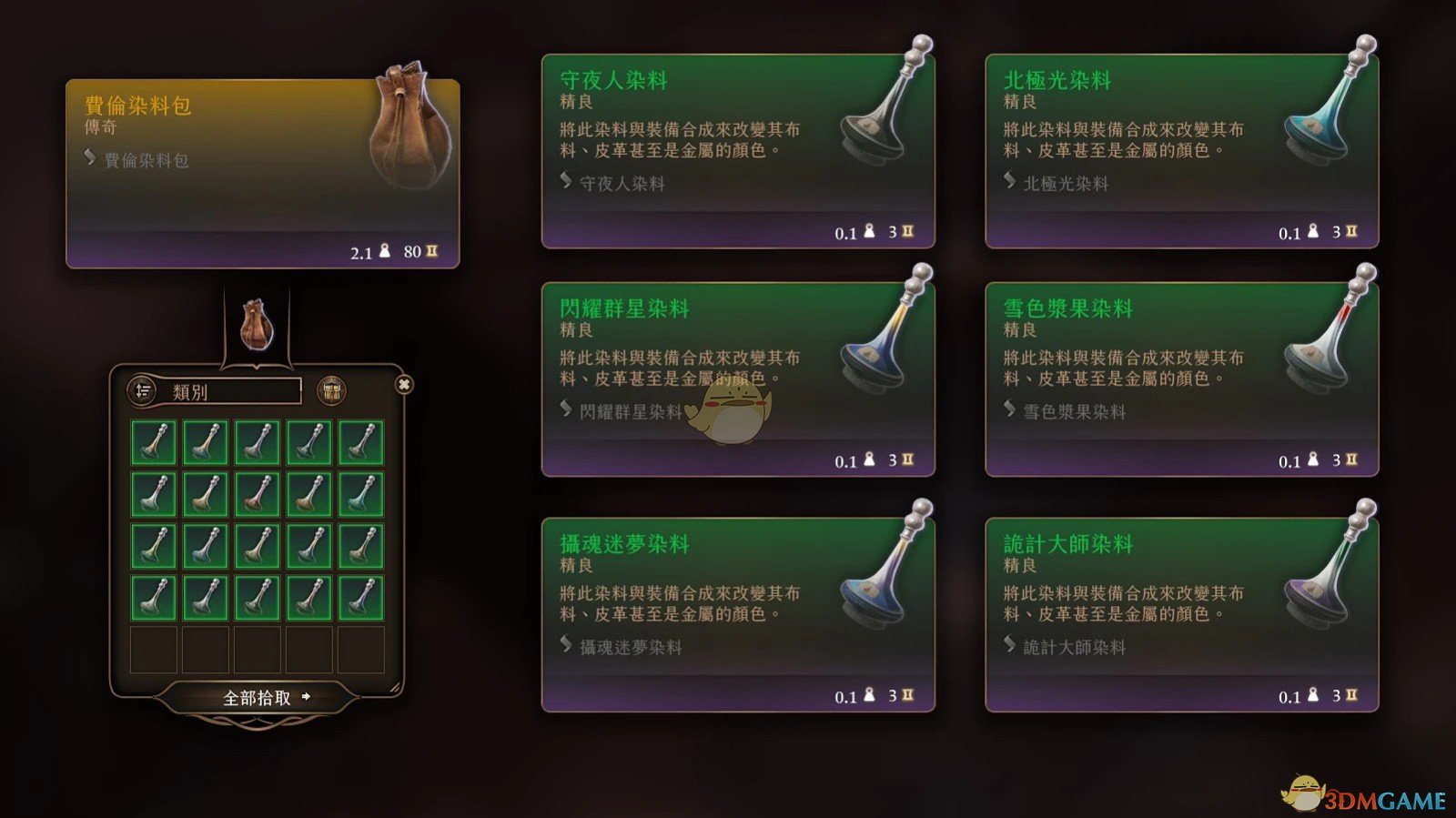The image size is (1456, 818).
Task: Click the 詭計大師染料 item entry
Action: pyautogui.click(x=1074, y=647)
